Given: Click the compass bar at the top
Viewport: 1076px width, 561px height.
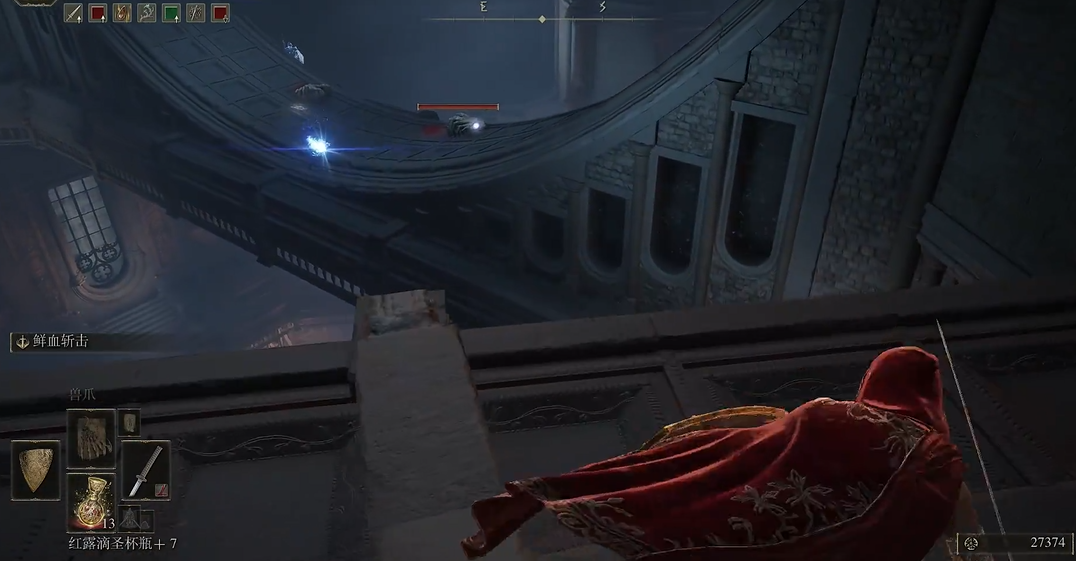Looking at the screenshot, I should (542, 18).
